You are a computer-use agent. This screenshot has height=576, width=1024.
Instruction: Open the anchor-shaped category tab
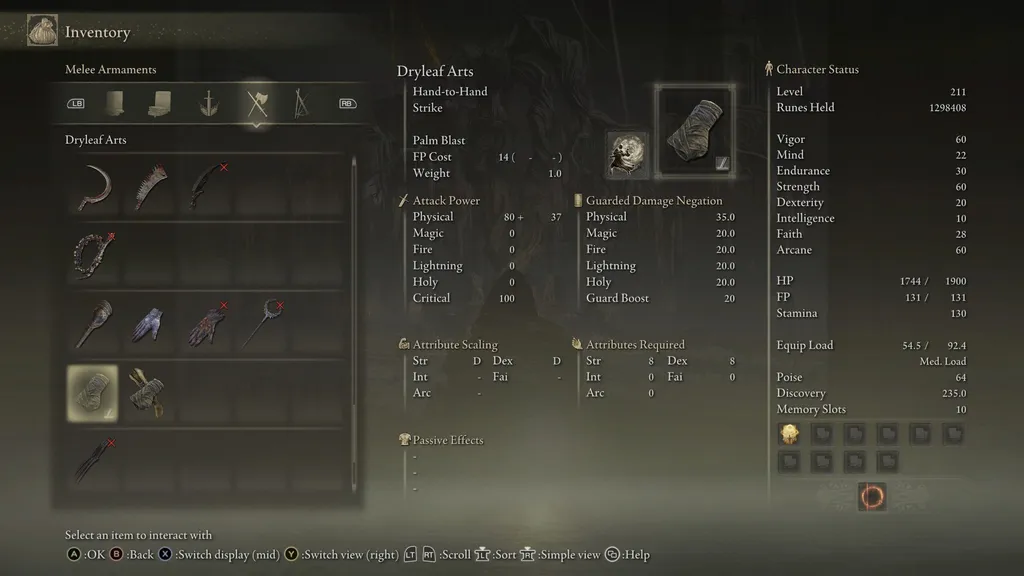(208, 103)
